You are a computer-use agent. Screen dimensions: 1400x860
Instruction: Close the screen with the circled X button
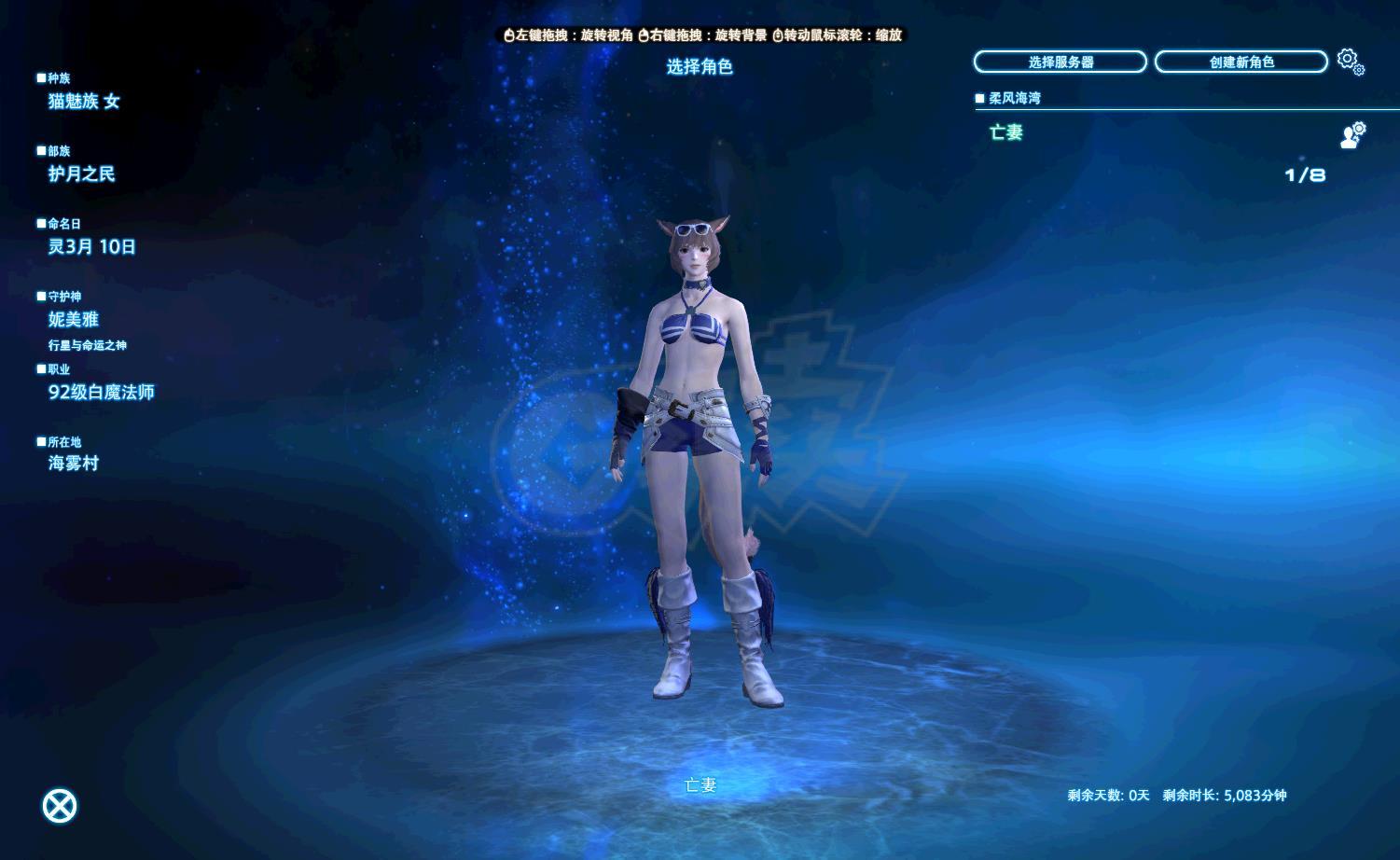pos(60,806)
